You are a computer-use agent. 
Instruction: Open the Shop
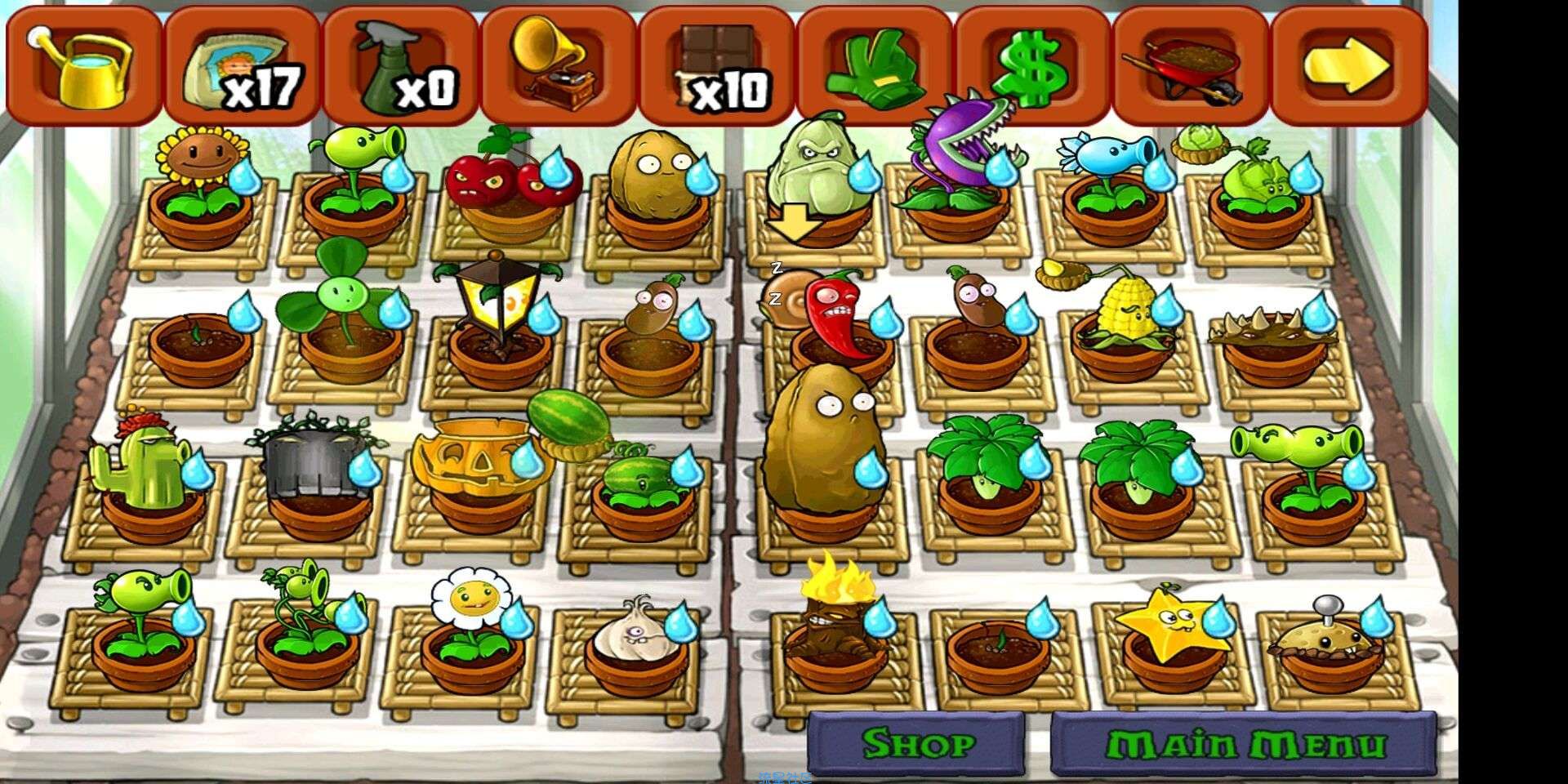pyautogui.click(x=917, y=743)
